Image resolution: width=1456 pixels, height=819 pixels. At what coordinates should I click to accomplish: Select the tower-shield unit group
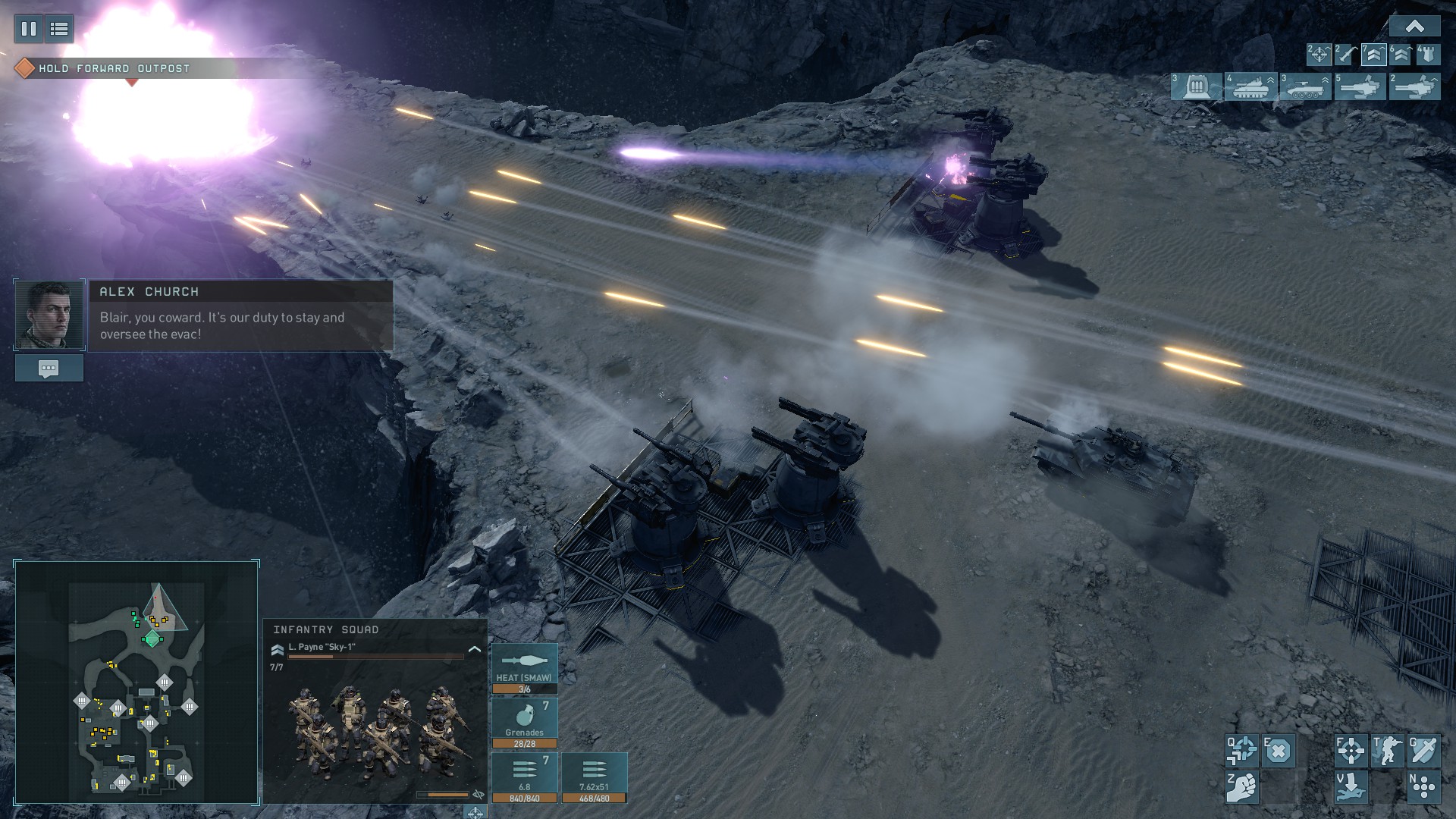click(1428, 55)
